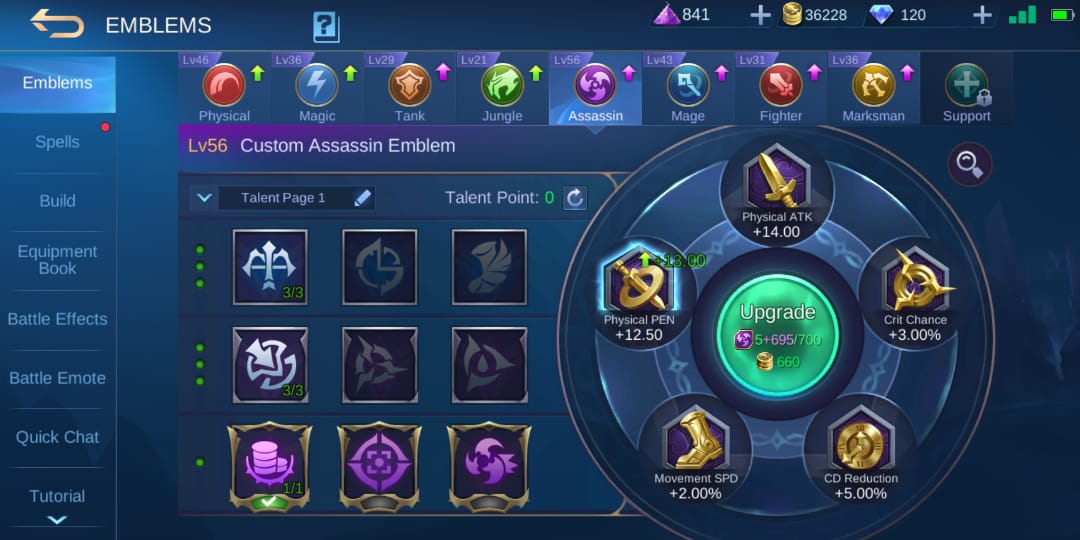Go to Equipment Book

coord(57,260)
